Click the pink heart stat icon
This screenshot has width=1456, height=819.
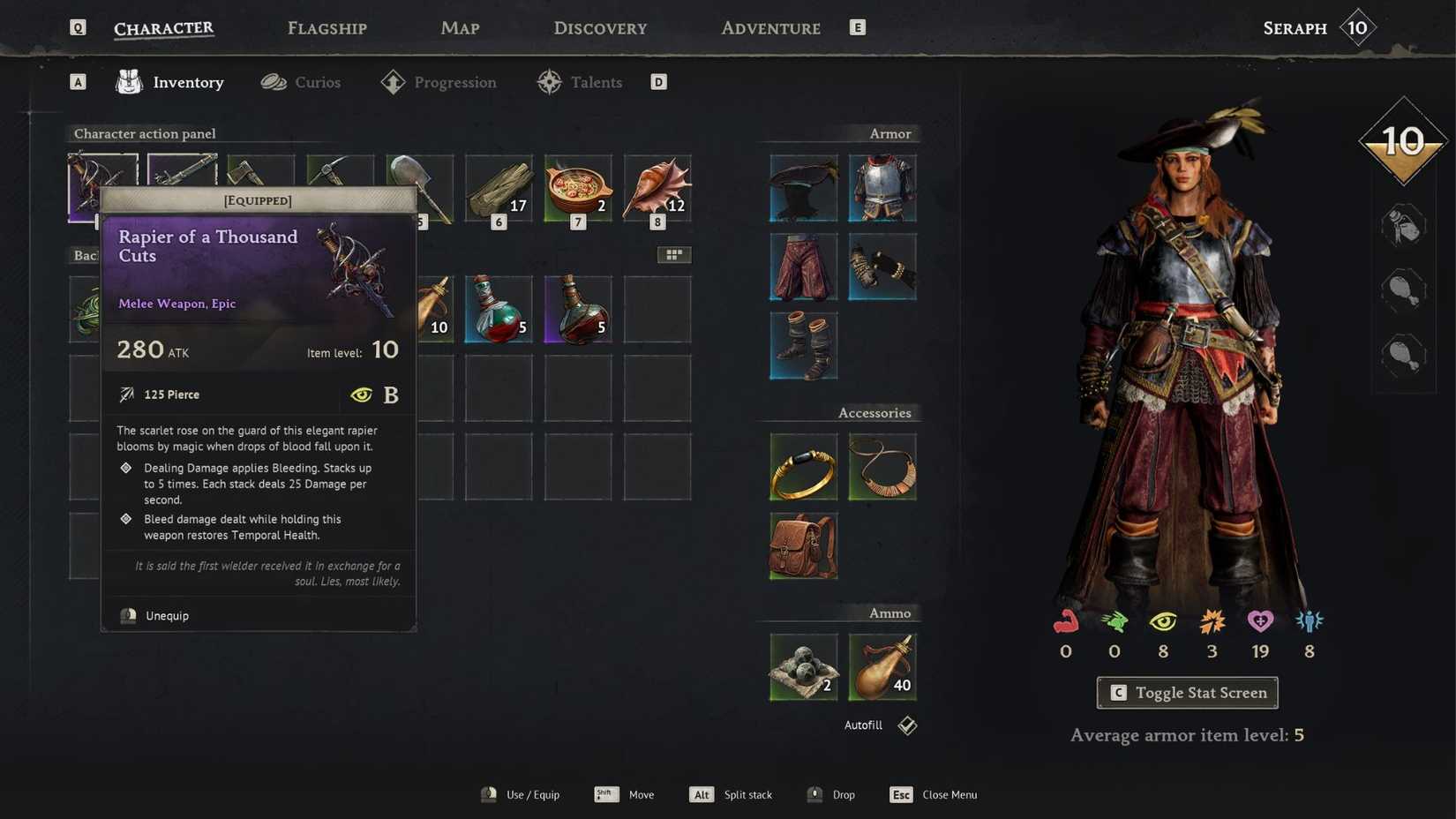pos(1260,622)
